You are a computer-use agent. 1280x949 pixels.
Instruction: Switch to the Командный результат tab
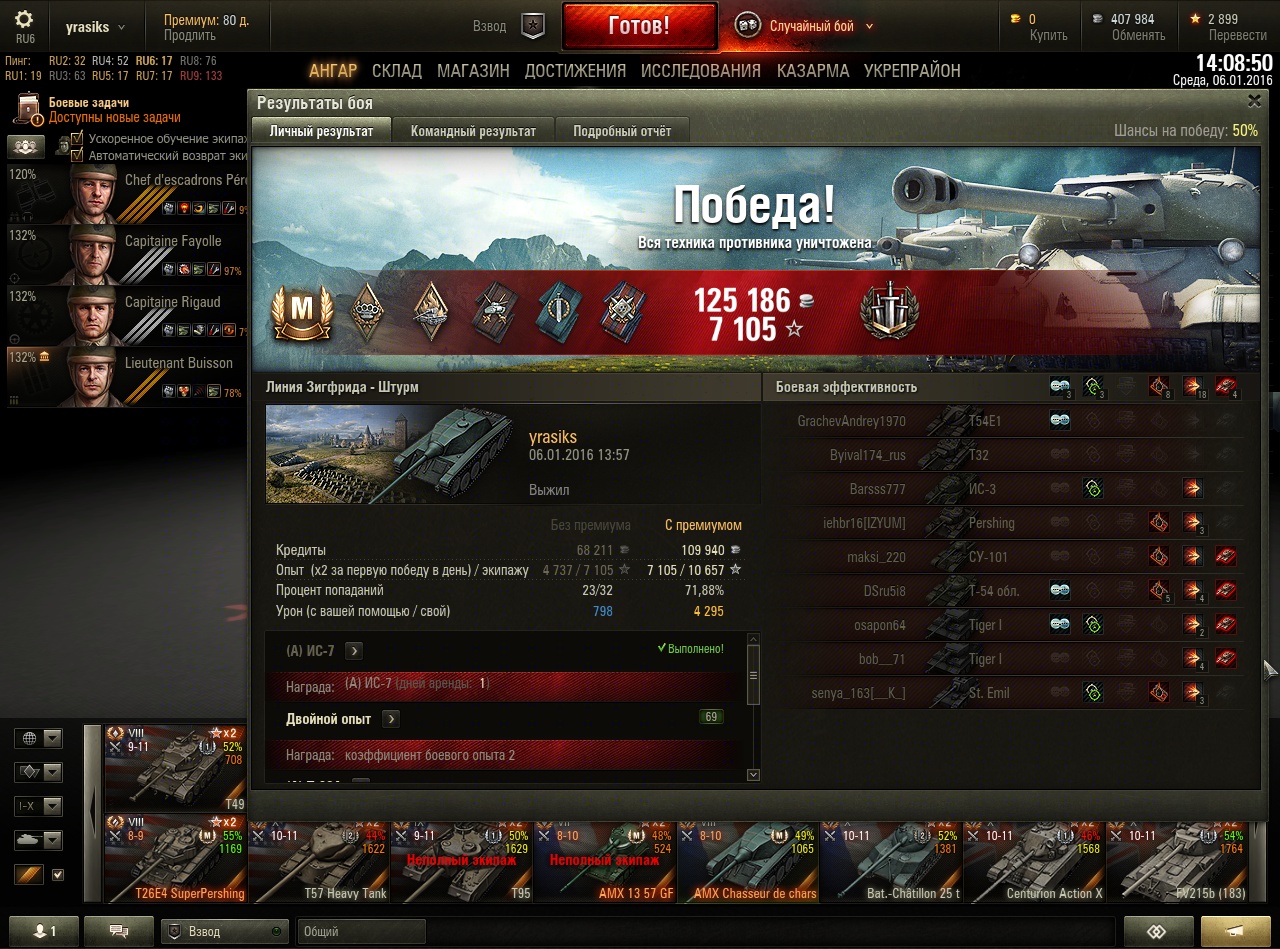click(x=473, y=131)
